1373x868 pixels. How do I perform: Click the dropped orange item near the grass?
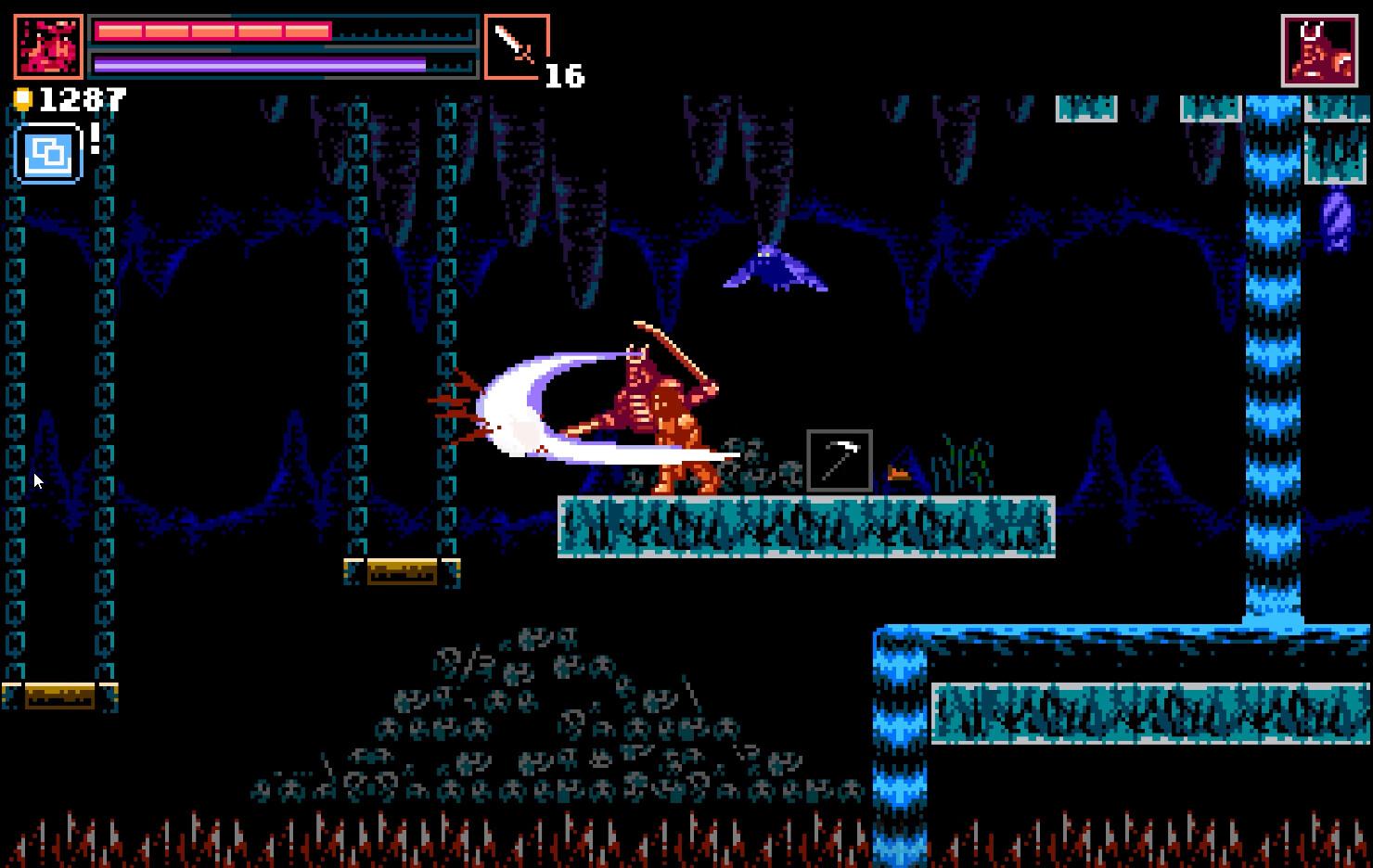click(899, 471)
